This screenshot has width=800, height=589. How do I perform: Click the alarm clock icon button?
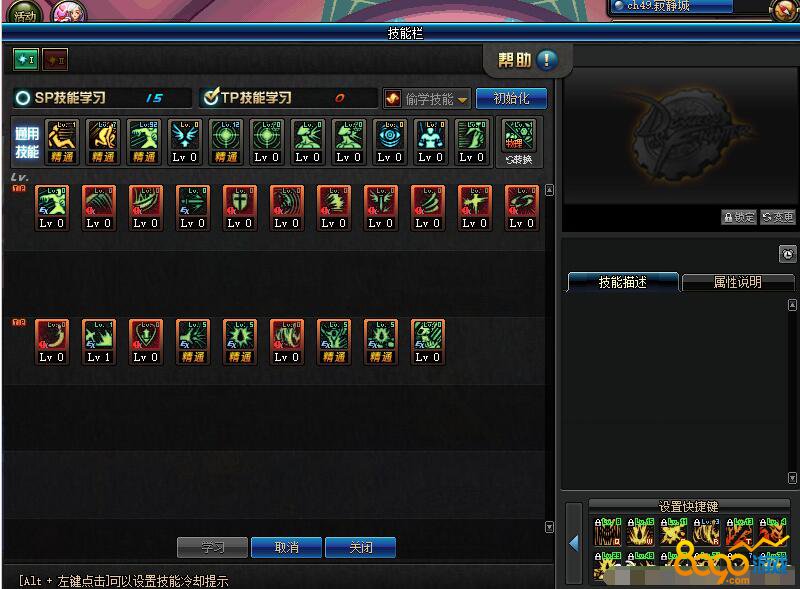787,255
